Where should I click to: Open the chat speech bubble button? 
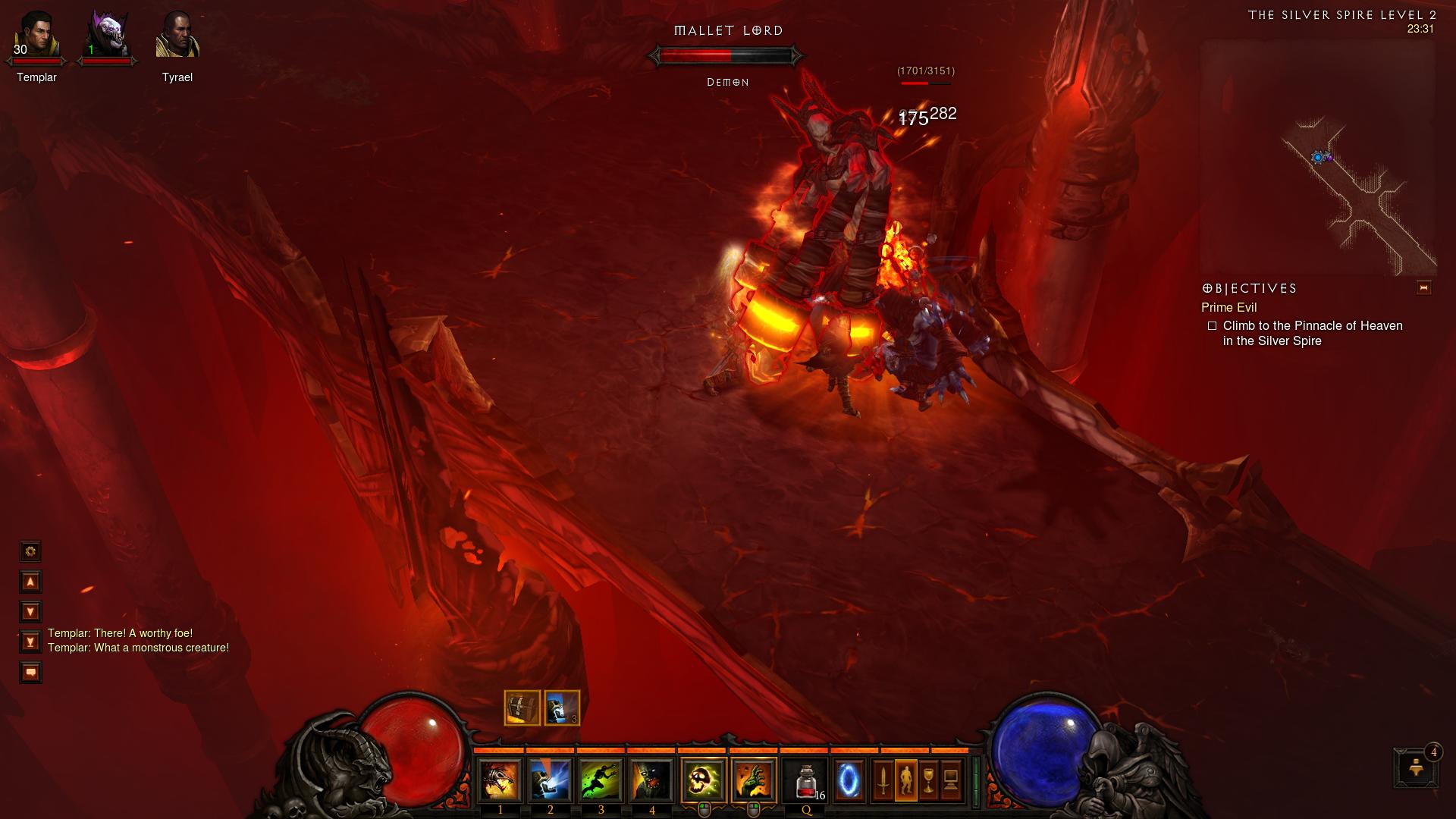click(30, 673)
